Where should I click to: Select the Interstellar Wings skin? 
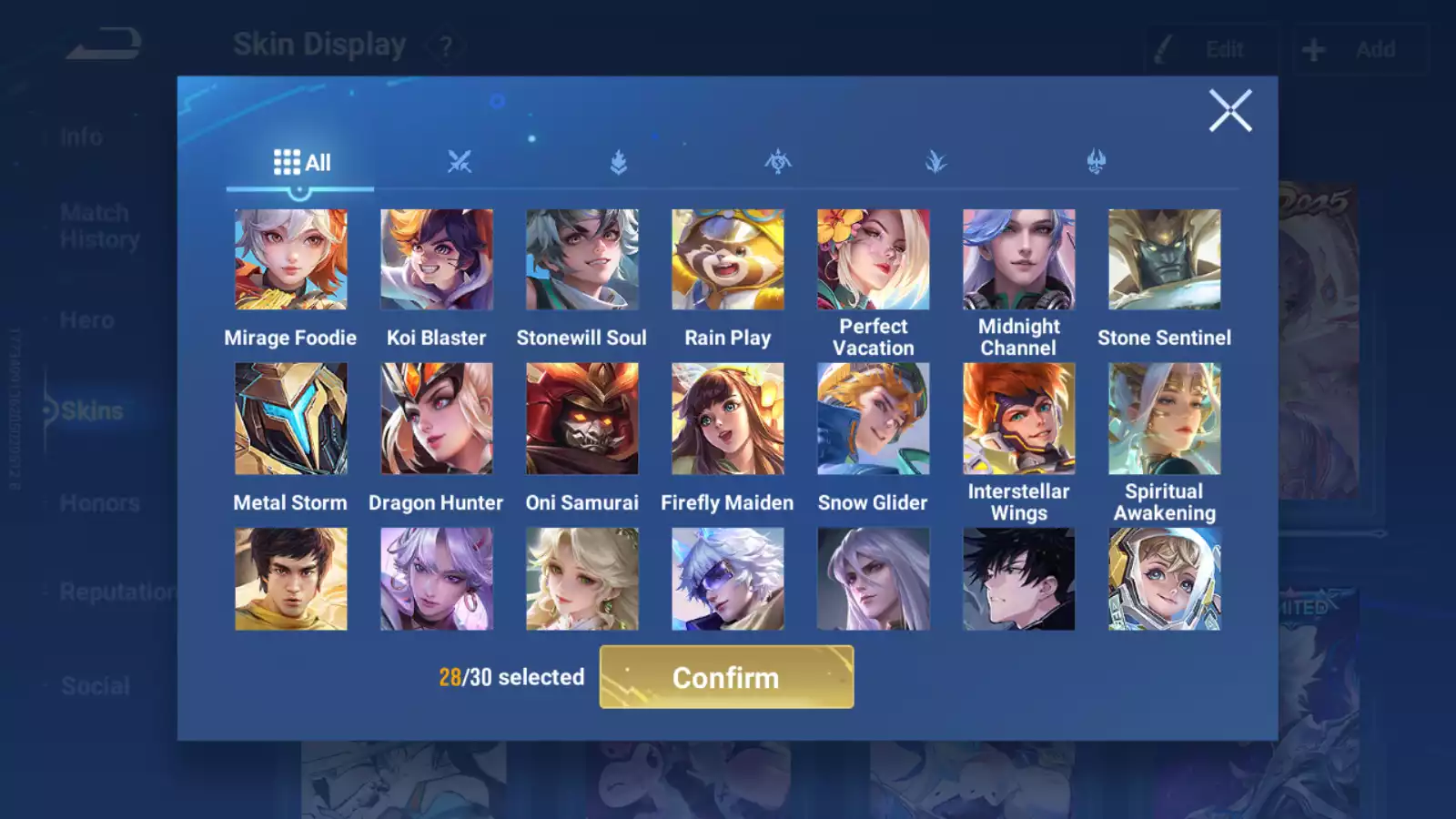click(x=1019, y=419)
